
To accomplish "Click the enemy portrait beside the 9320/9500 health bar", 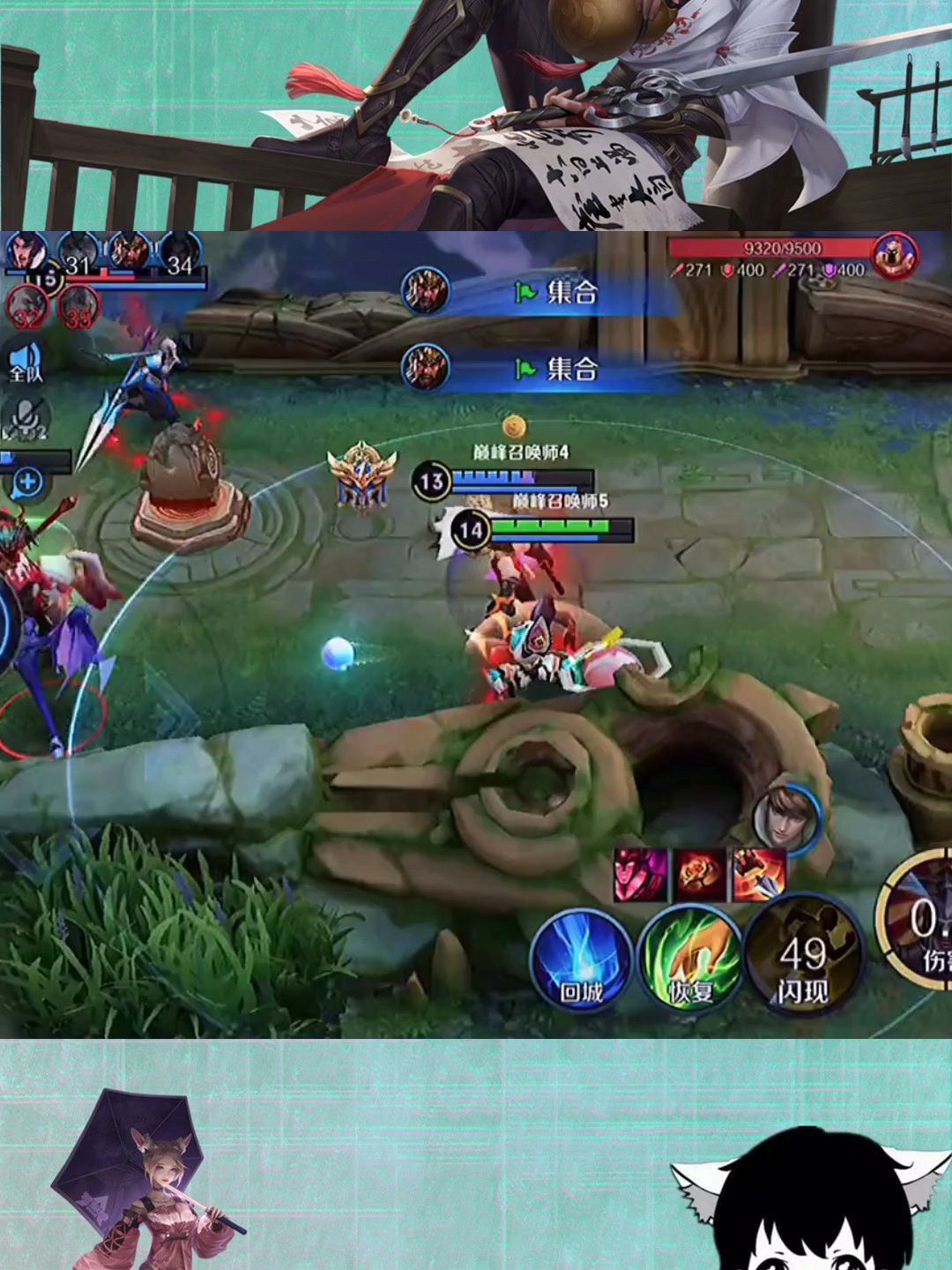I will click(x=895, y=255).
